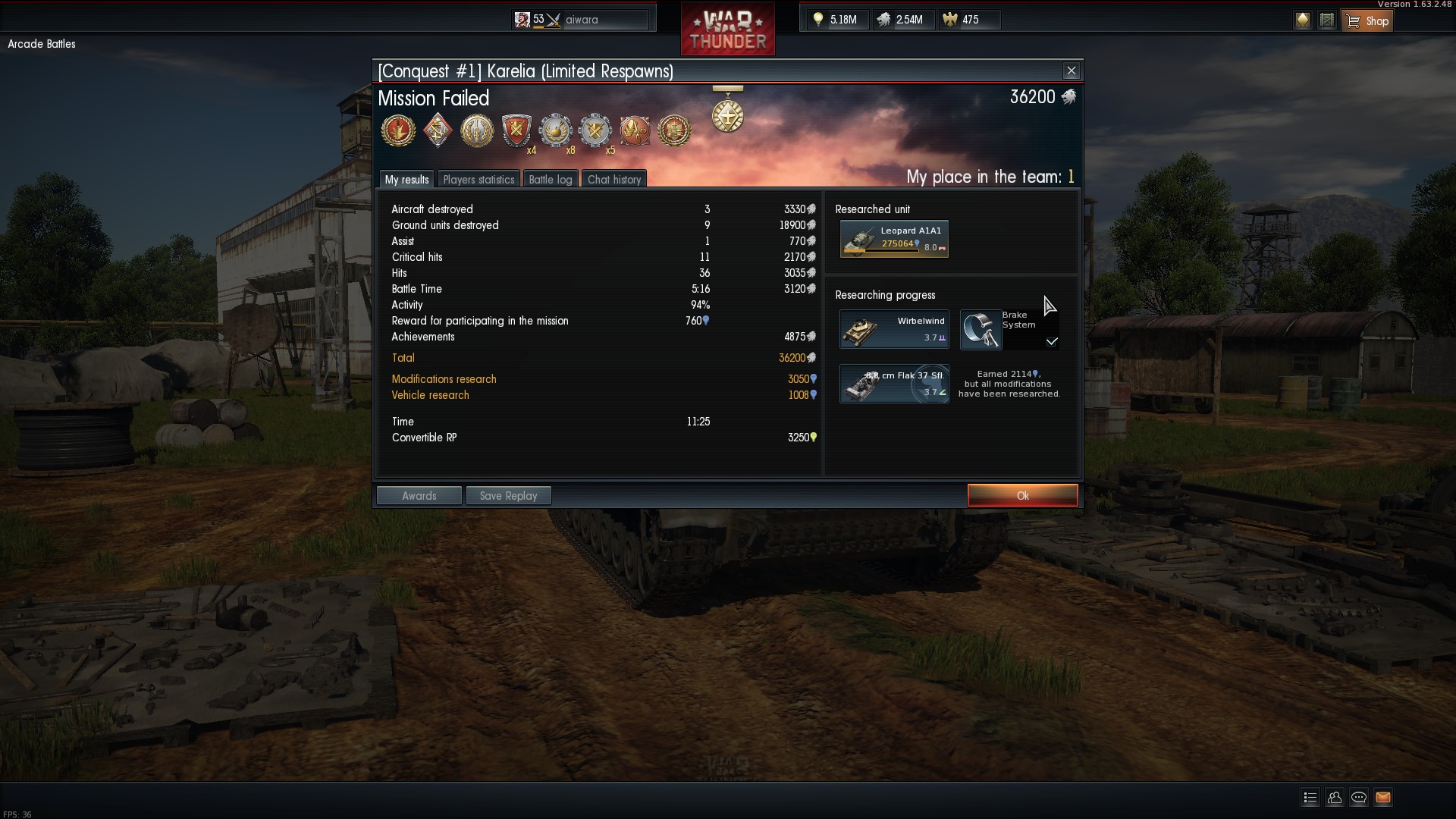Click the medal order award above results

point(727,114)
